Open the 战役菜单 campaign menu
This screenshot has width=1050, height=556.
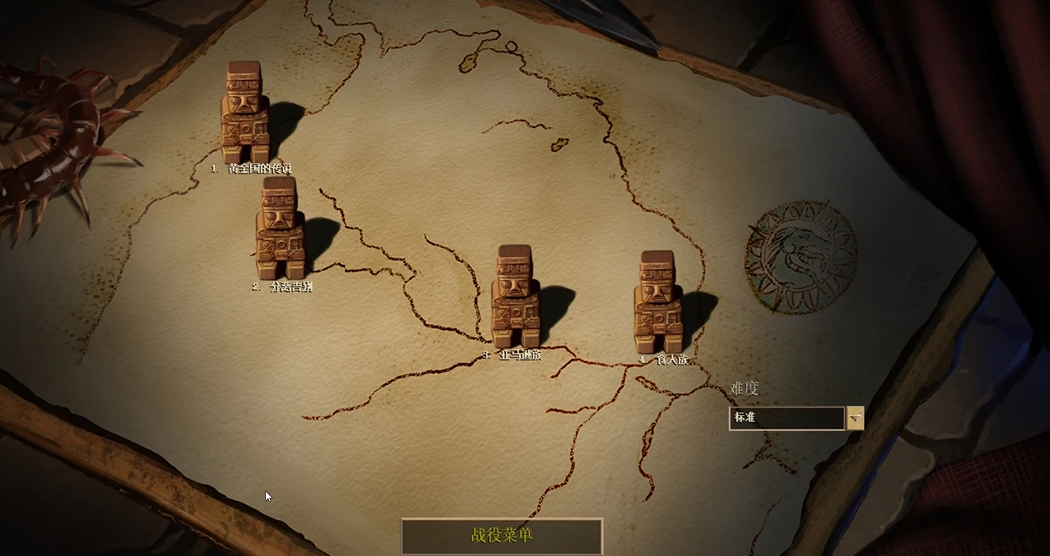tap(502, 536)
